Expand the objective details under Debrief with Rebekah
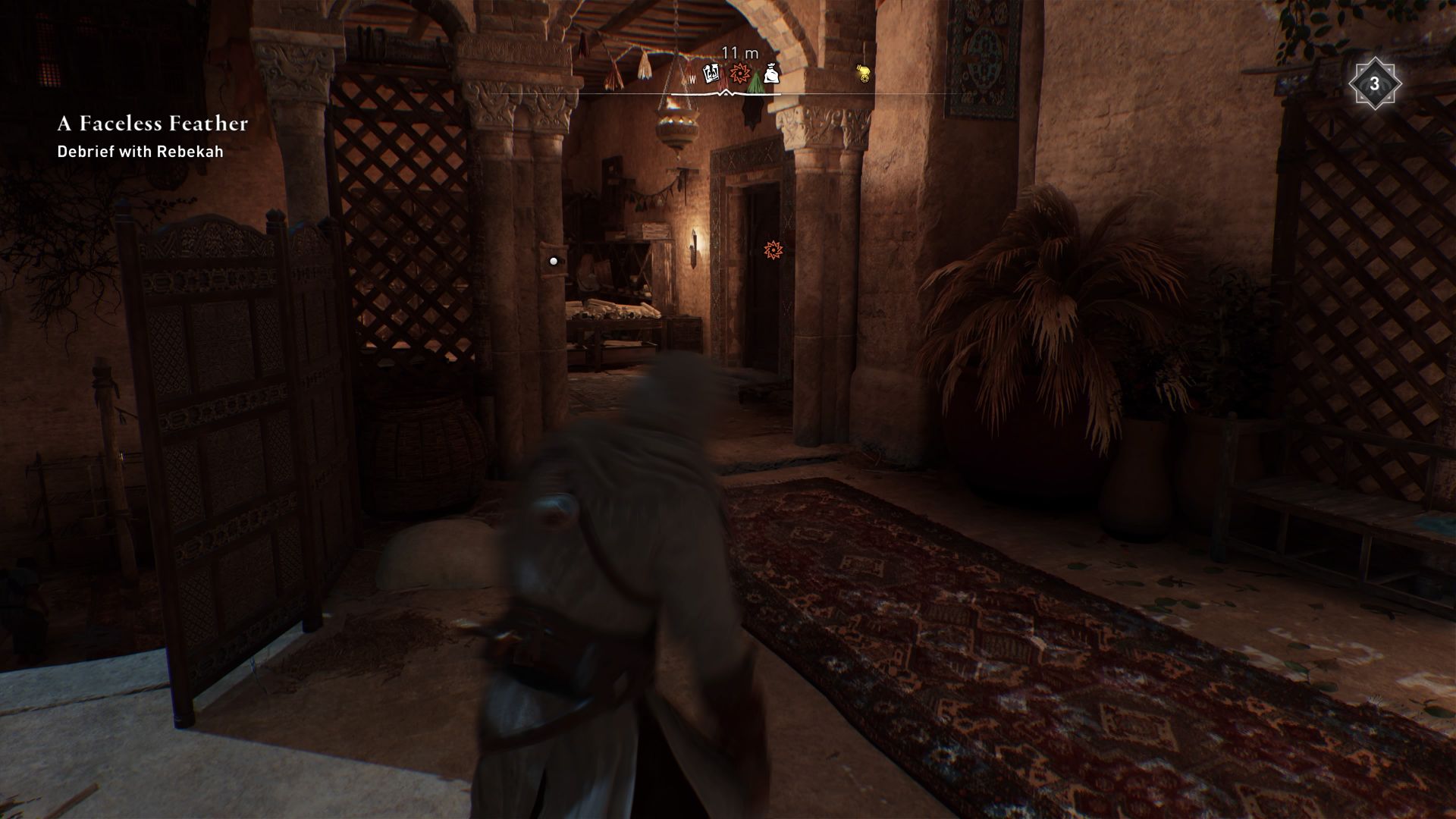Image resolution: width=1456 pixels, height=819 pixels. 140,152
